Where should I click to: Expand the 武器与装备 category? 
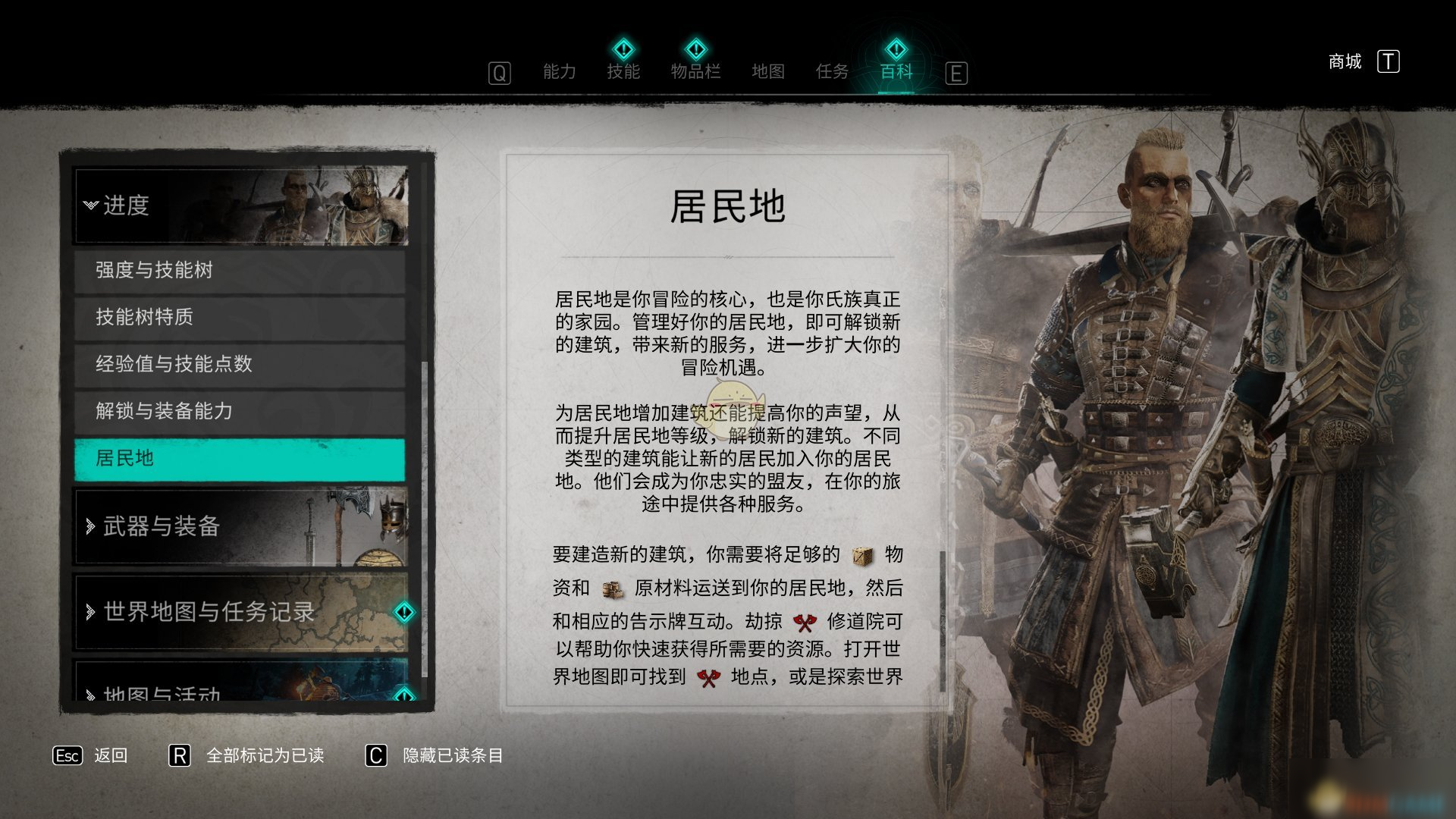coord(240,526)
